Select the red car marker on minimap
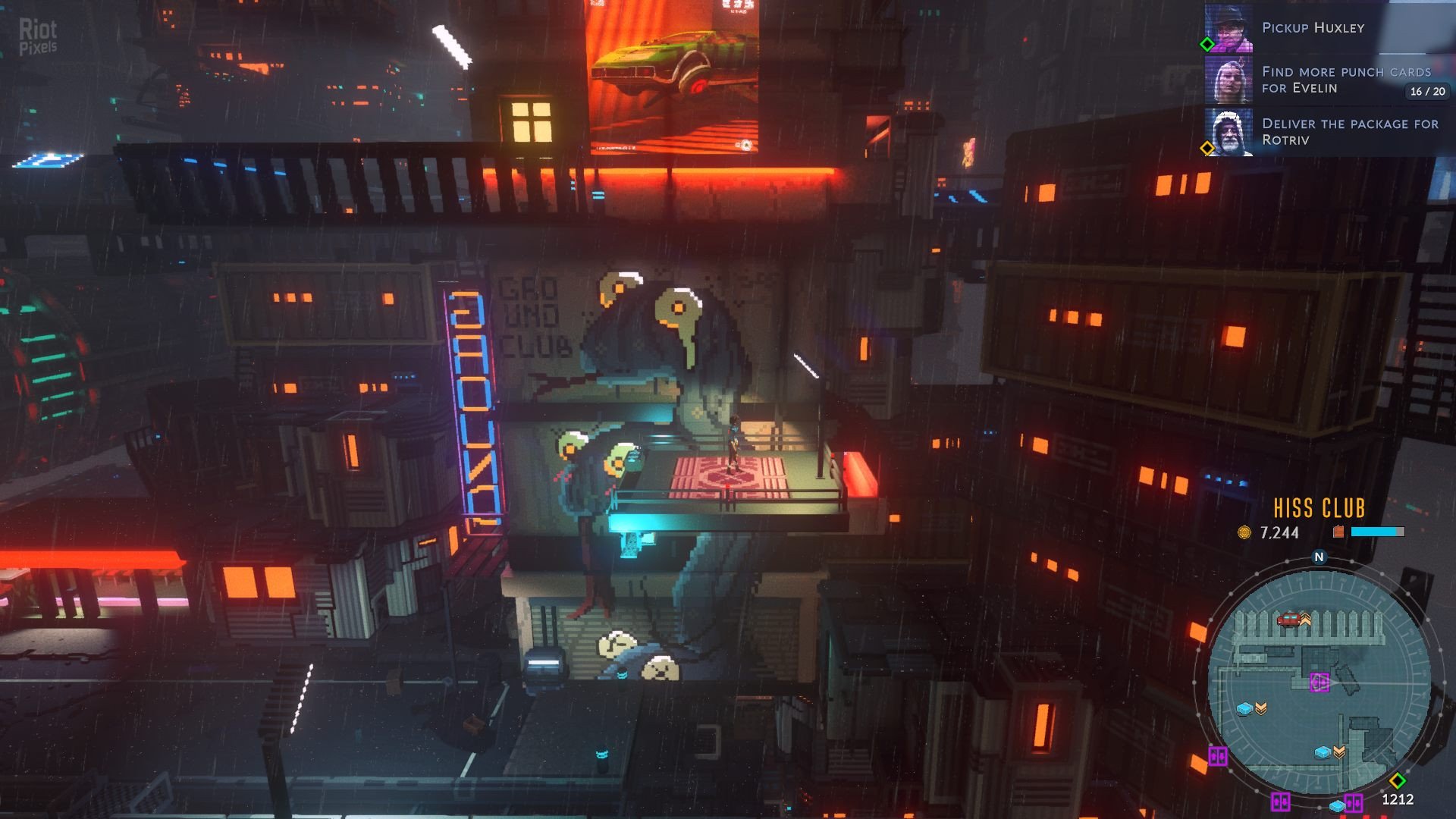 pyautogui.click(x=1288, y=620)
